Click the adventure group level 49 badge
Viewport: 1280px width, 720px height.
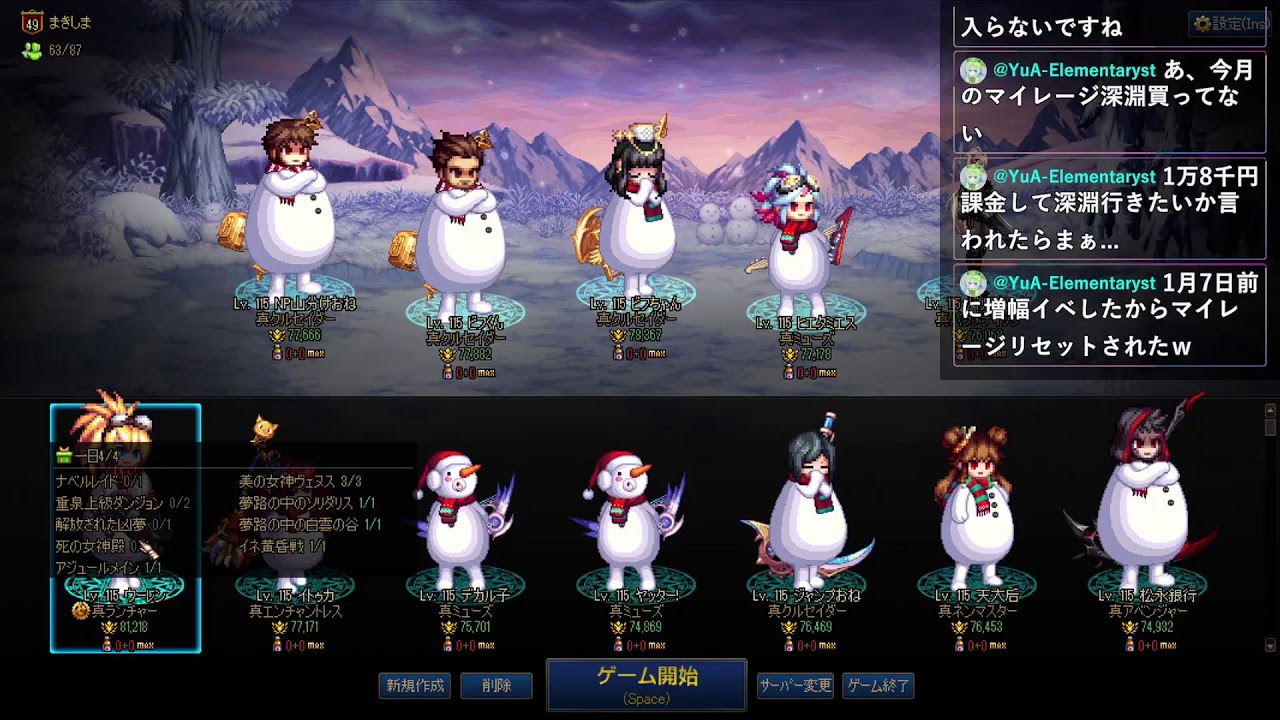pyautogui.click(x=30, y=23)
